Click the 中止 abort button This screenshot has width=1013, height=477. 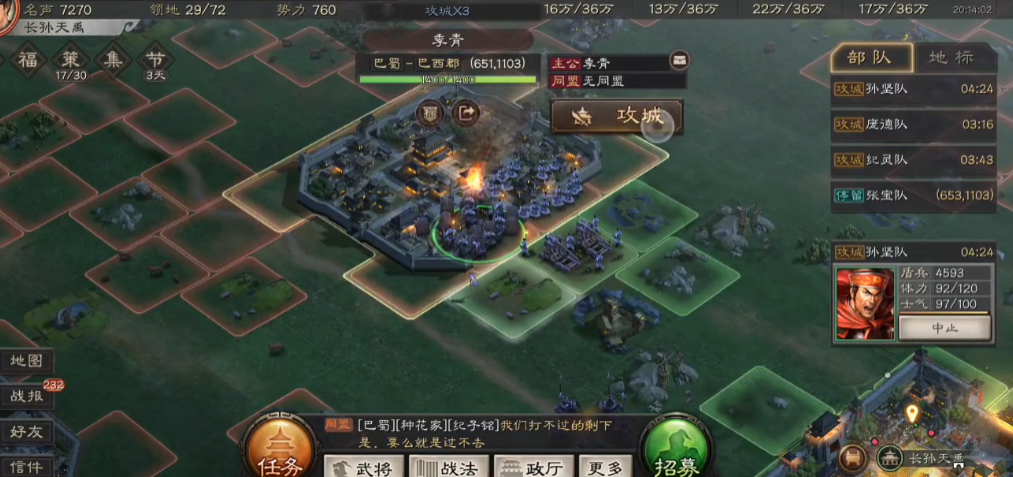point(944,328)
